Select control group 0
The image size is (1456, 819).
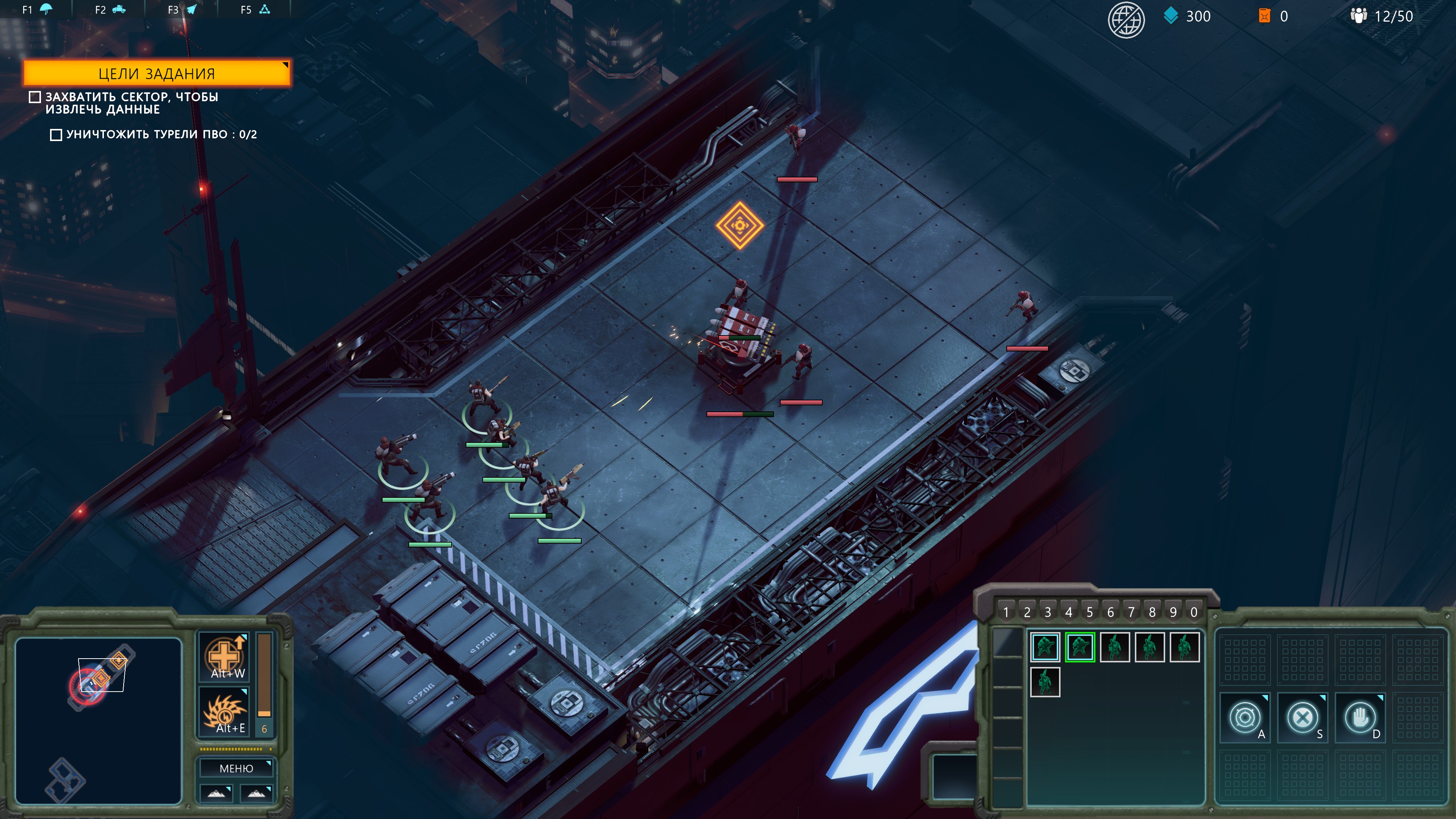click(x=1194, y=612)
